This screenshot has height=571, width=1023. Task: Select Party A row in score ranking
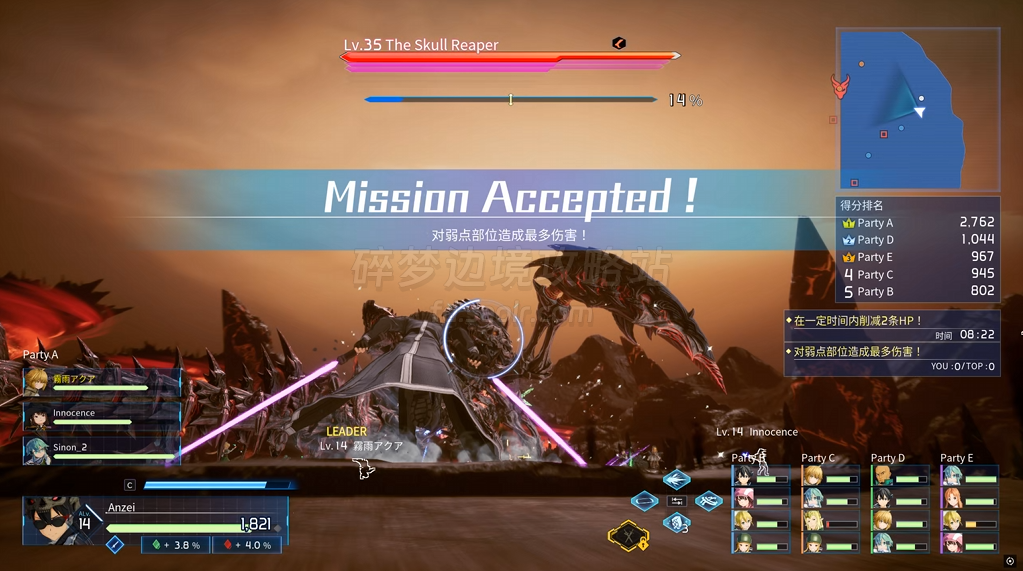pyautogui.click(x=918, y=223)
